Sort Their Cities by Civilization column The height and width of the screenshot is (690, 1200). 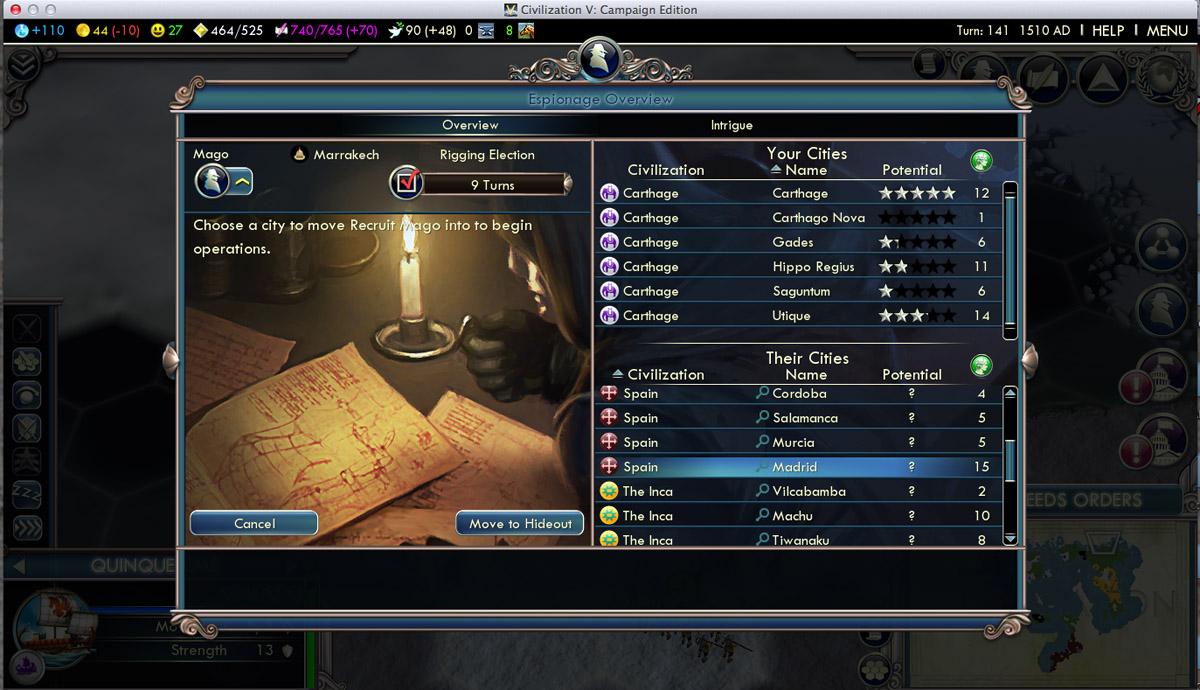(x=665, y=374)
